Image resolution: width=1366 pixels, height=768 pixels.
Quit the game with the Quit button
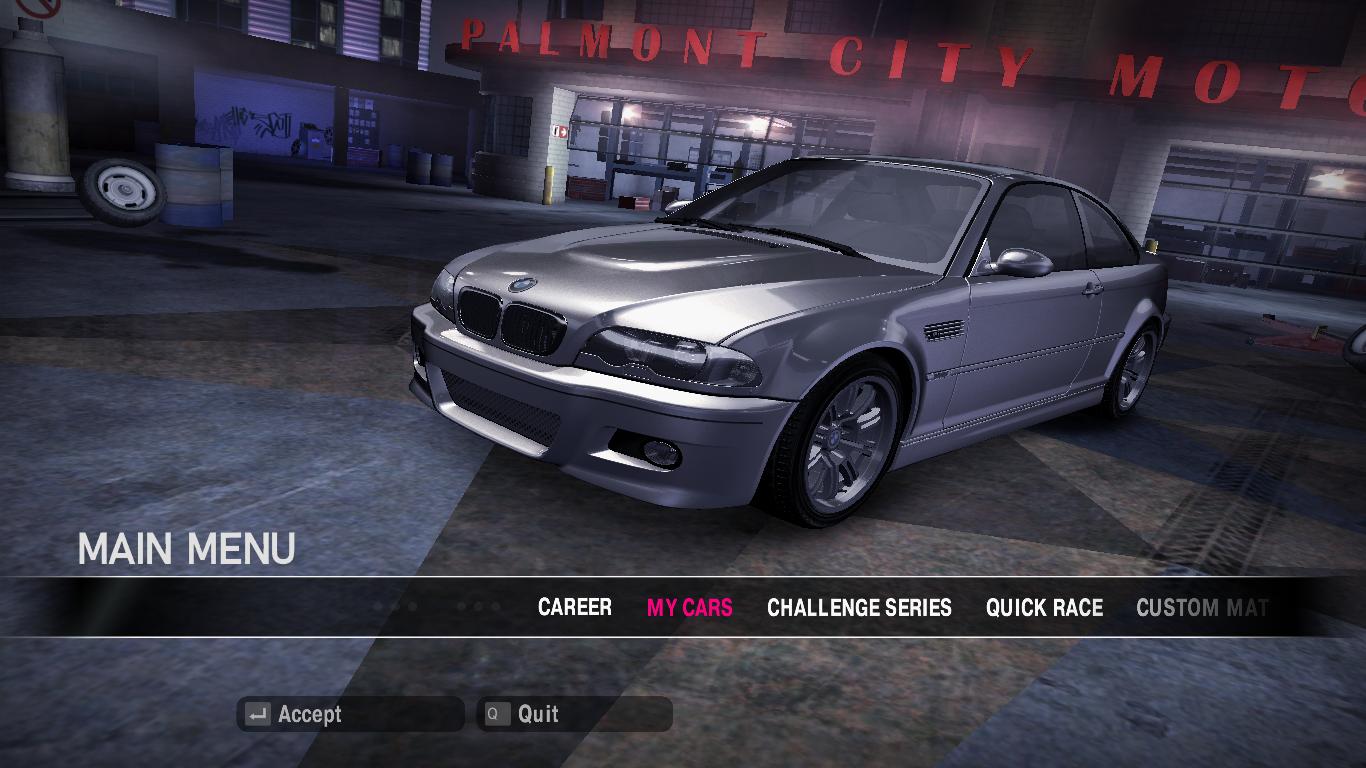coord(574,714)
